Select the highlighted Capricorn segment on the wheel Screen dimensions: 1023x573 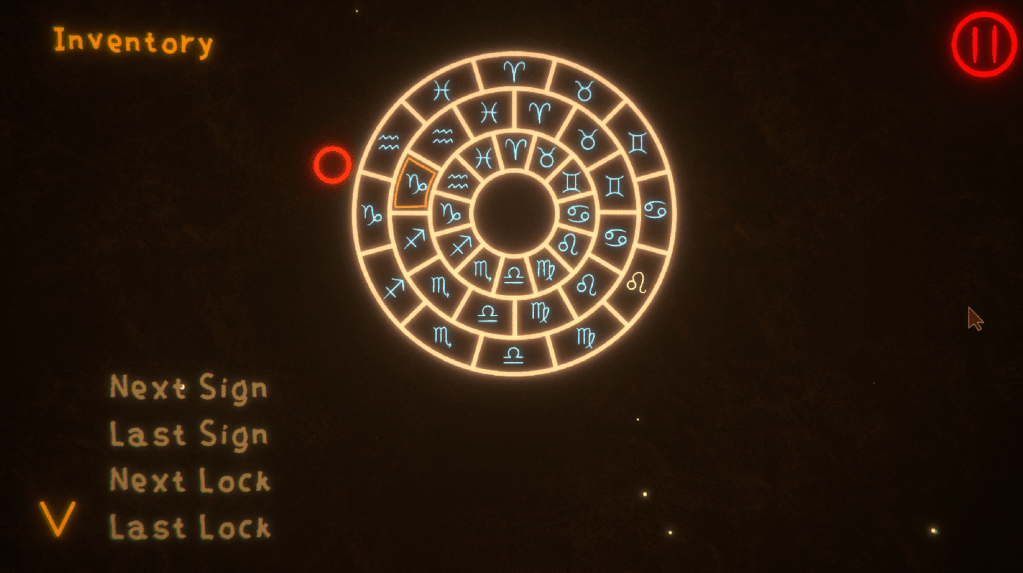(x=414, y=183)
